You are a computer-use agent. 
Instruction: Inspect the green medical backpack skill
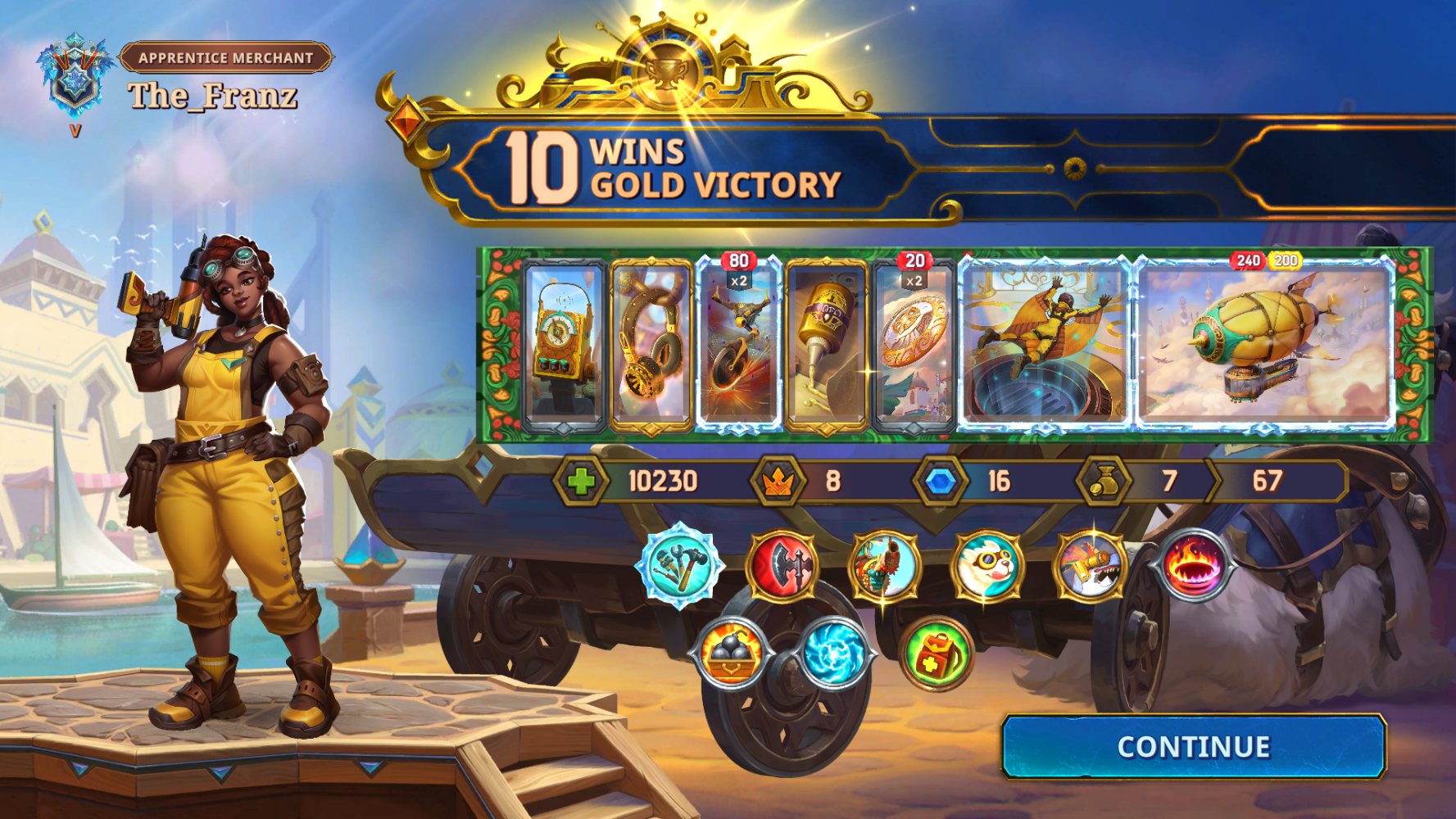pyautogui.click(x=936, y=654)
